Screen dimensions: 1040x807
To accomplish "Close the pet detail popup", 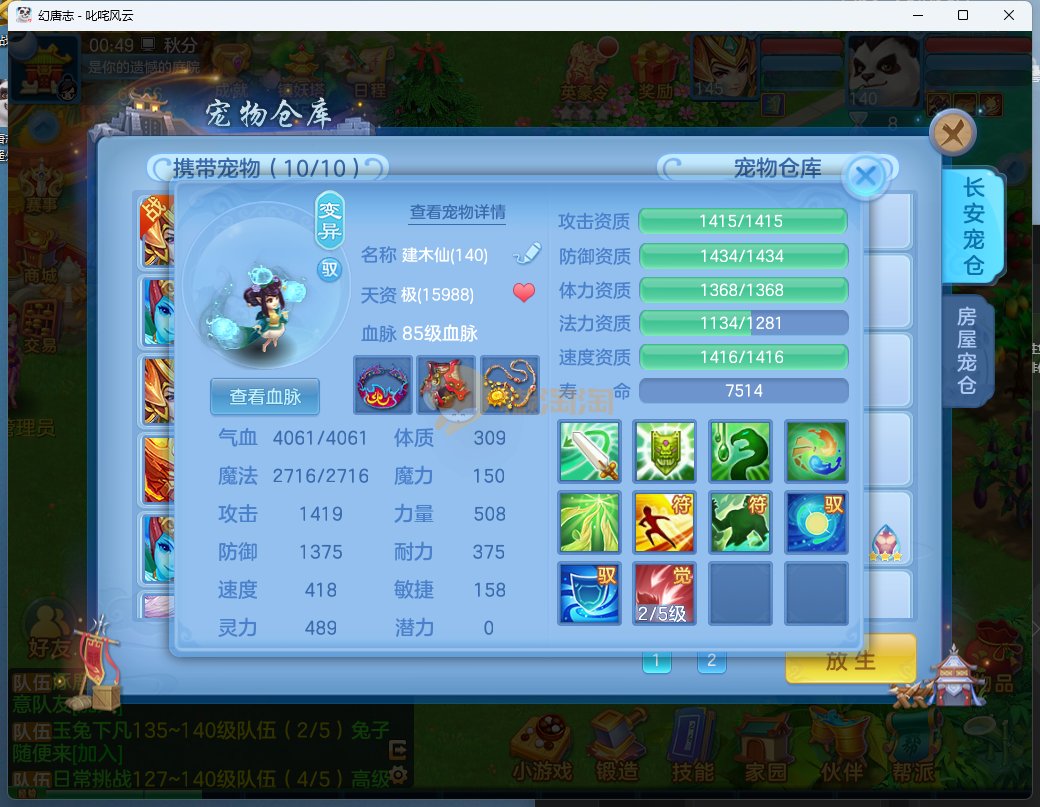I will click(x=866, y=177).
